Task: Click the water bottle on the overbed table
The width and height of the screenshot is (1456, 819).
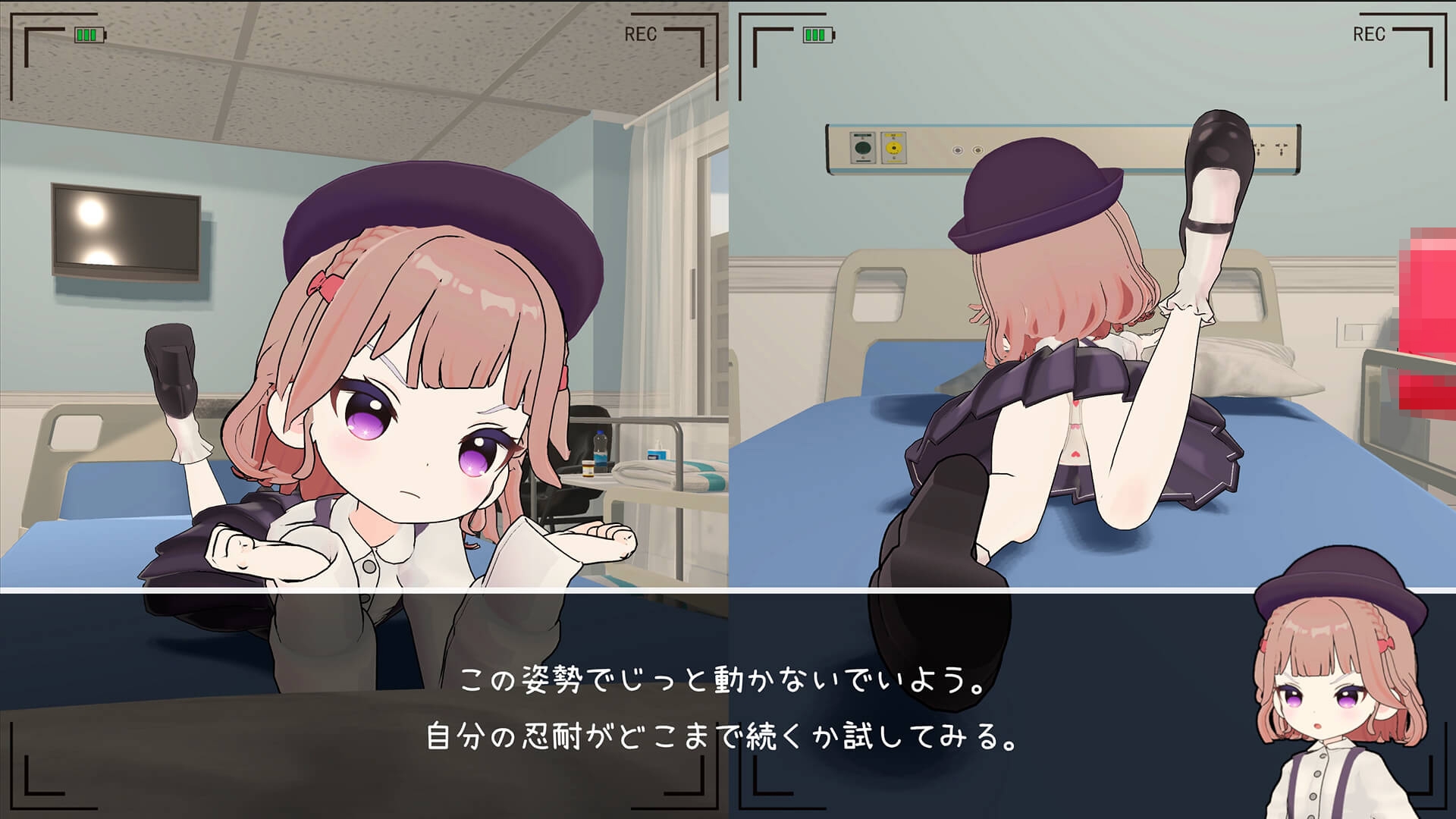Action: point(601,447)
